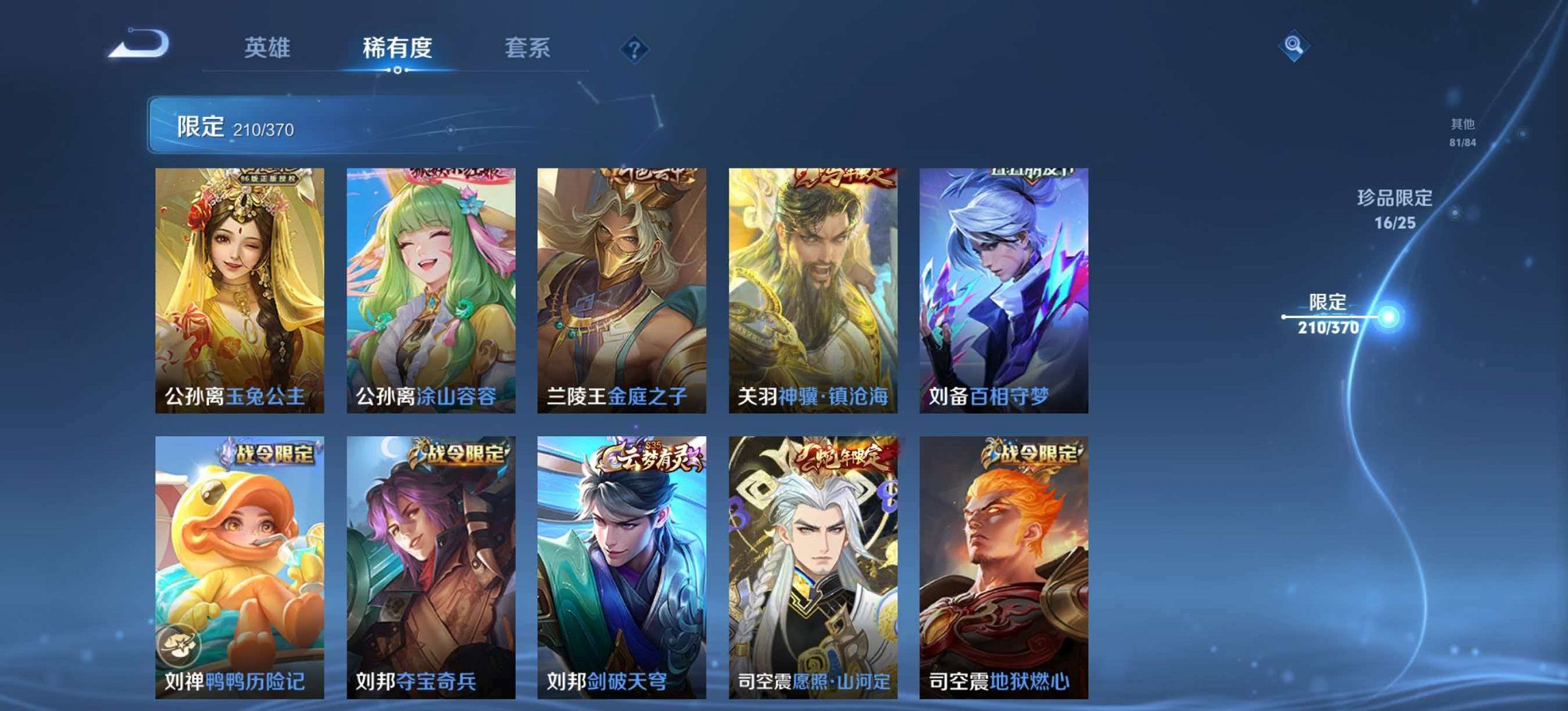
Task: Select the 公孙离 涂山容容 skin
Action: tap(427, 287)
